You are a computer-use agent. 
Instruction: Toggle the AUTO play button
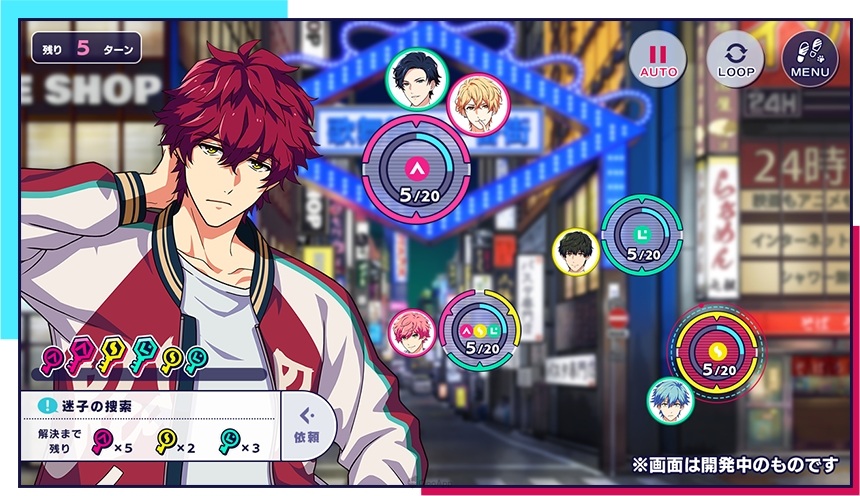[658, 59]
